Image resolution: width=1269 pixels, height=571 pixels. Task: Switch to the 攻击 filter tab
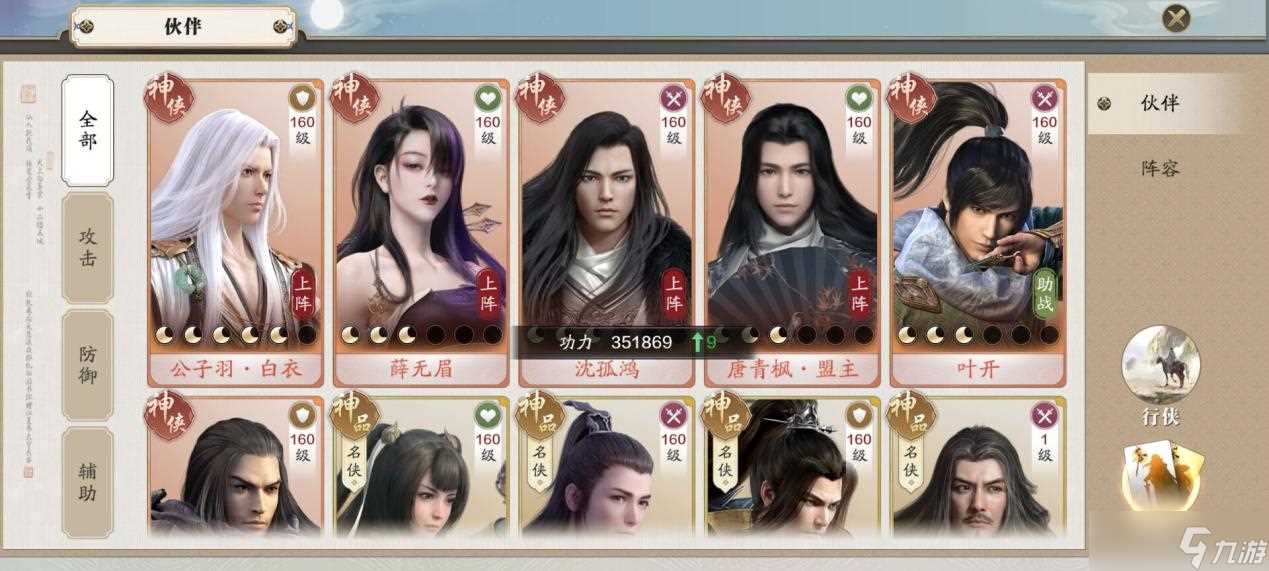coord(88,248)
